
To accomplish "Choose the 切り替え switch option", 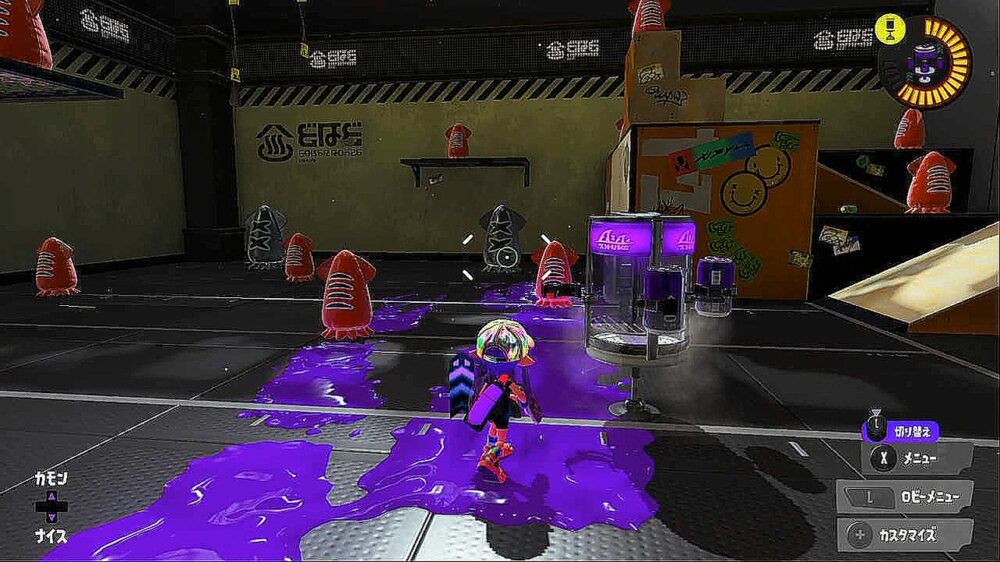I will [901, 430].
